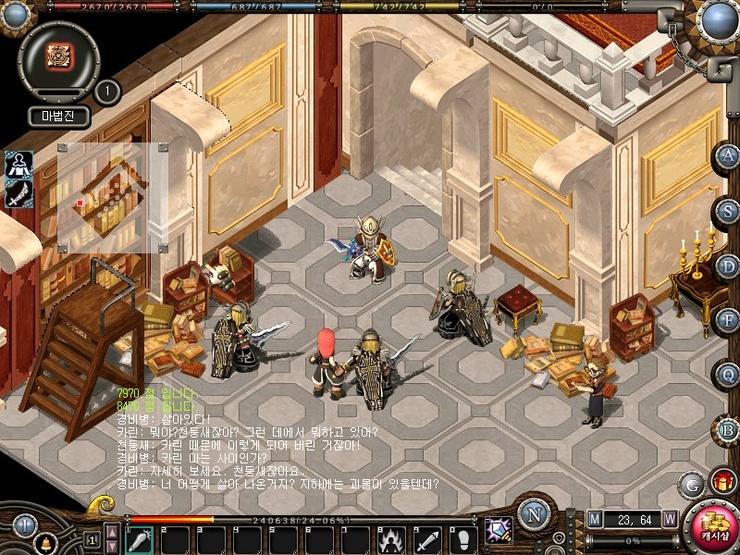
Task: Activate the flame skill in hotbar
Action: [x=391, y=538]
